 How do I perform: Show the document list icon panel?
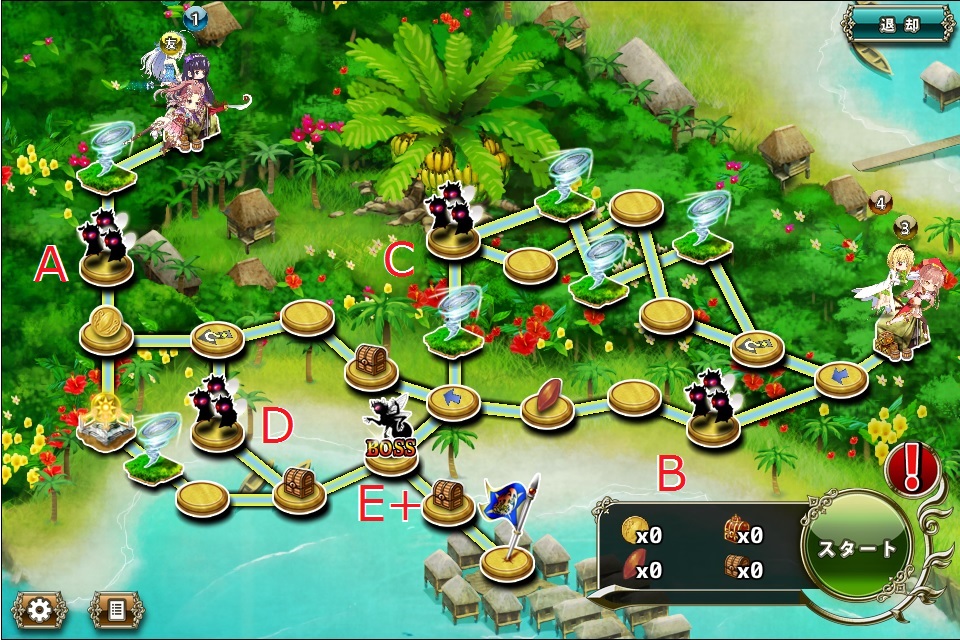(x=116, y=609)
